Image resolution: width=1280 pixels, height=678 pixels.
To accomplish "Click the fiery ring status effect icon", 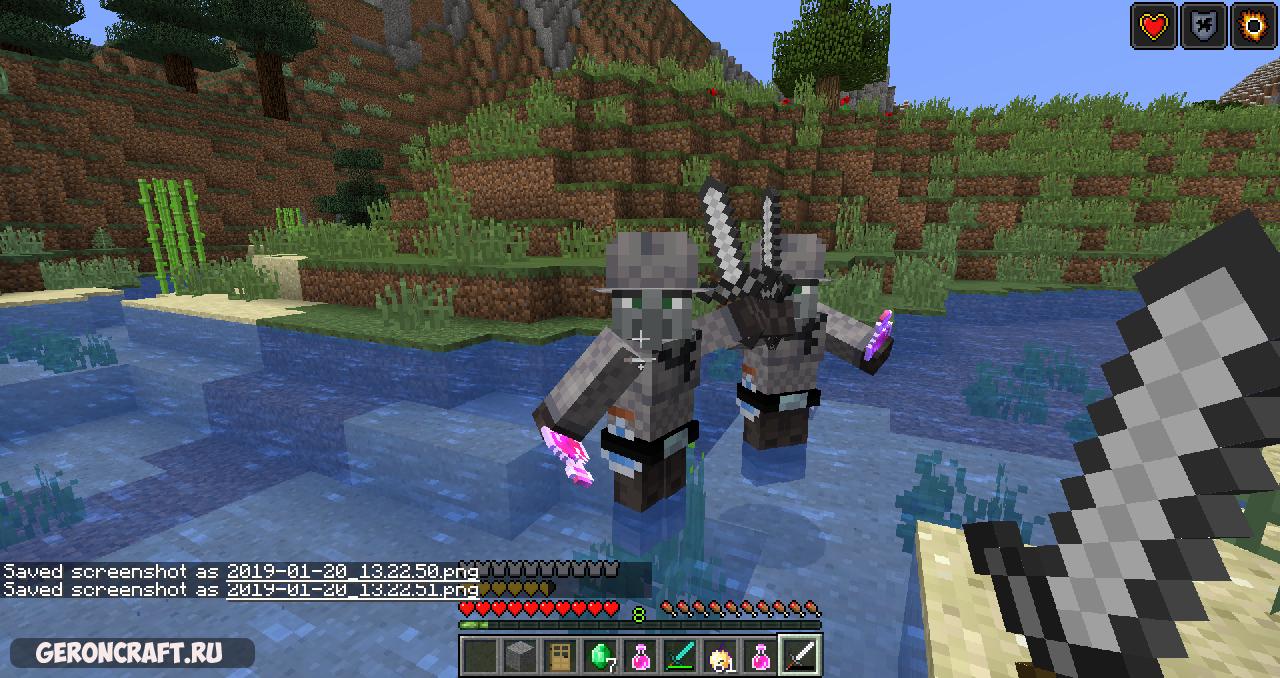I will pyautogui.click(x=1252, y=26).
